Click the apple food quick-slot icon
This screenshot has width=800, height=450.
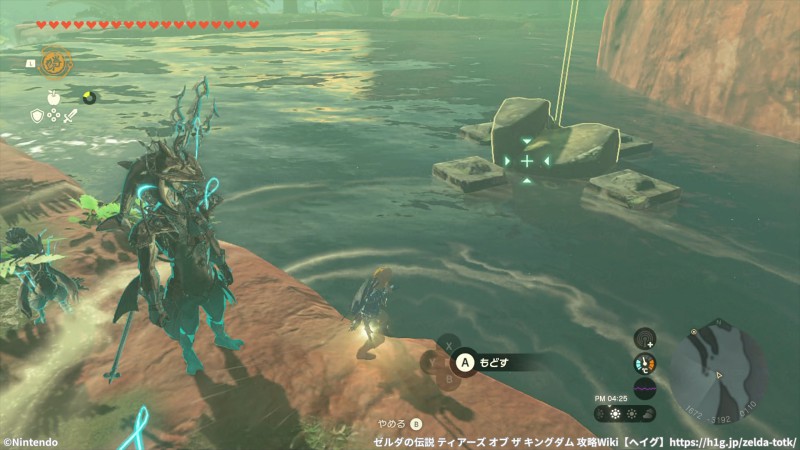click(x=54, y=97)
